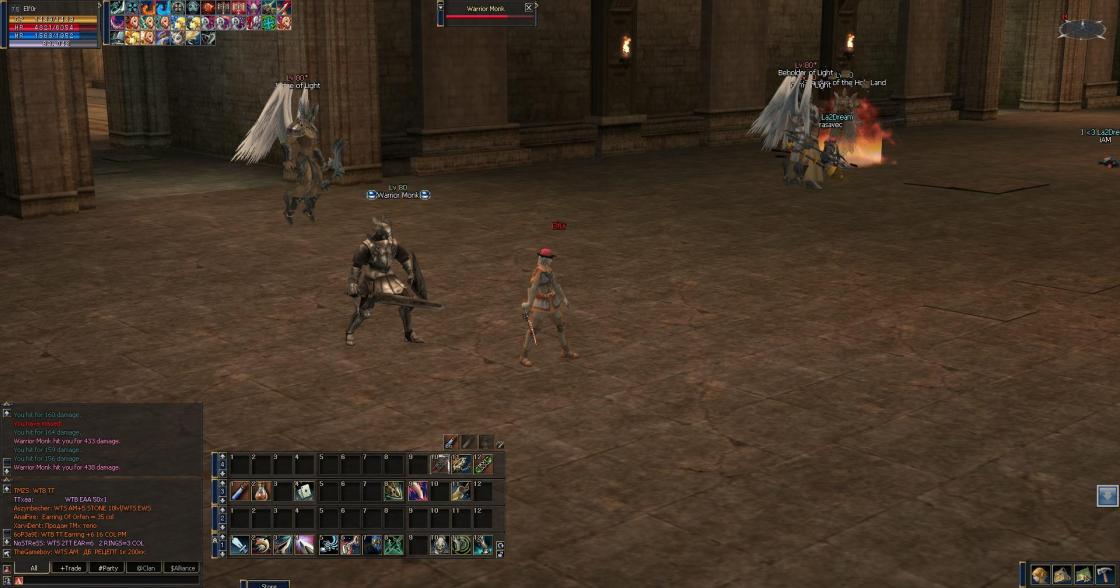Activate the skull mask skill icon
This screenshot has width=1120, height=588.
point(439,545)
